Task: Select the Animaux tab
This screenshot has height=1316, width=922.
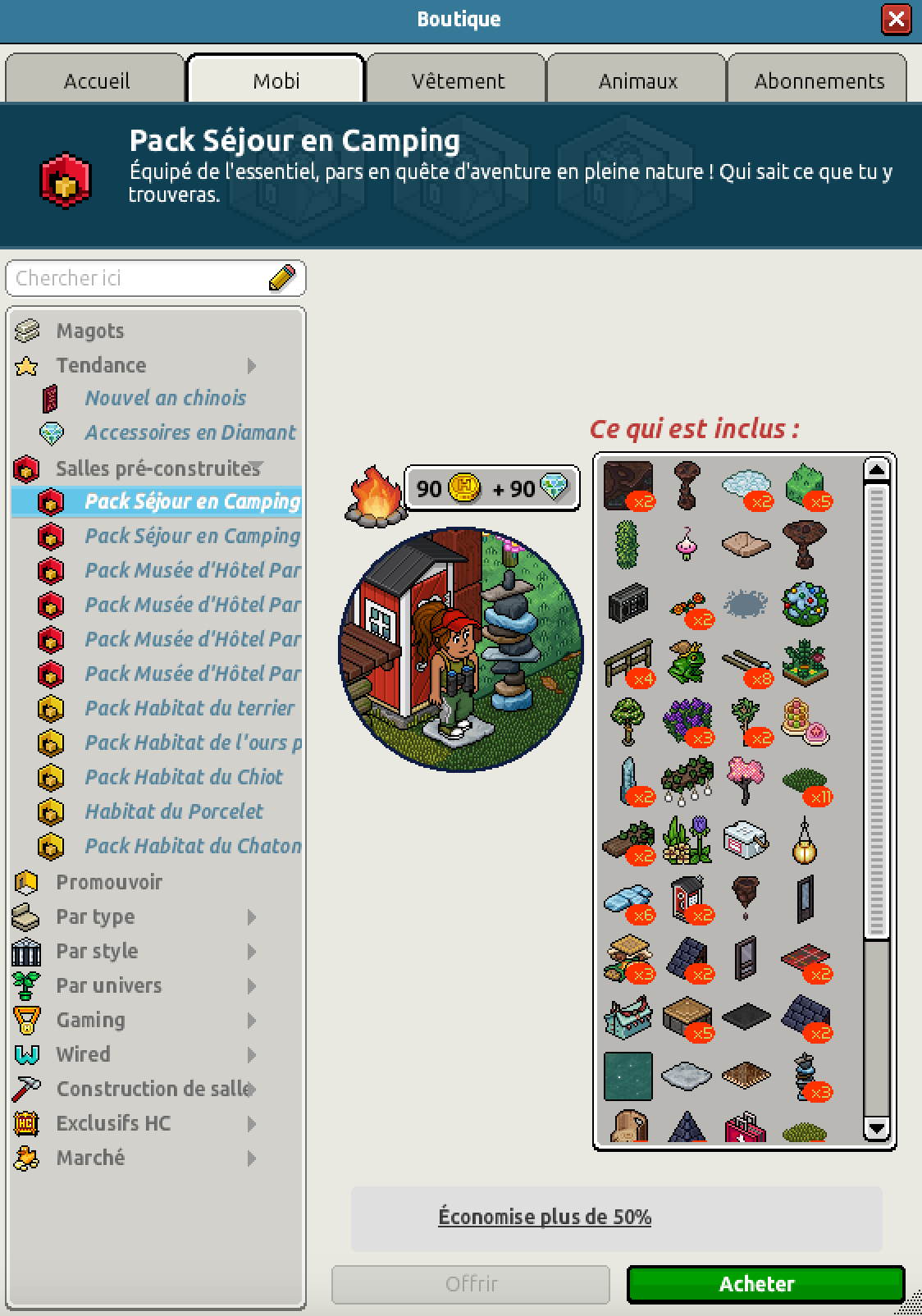Action: (x=637, y=80)
